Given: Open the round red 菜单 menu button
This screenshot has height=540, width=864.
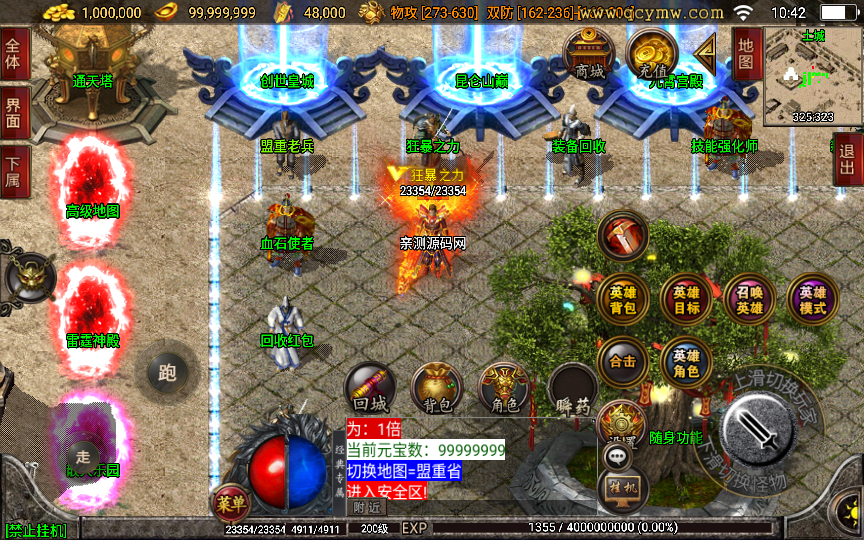Looking at the screenshot, I should pyautogui.click(x=229, y=504).
